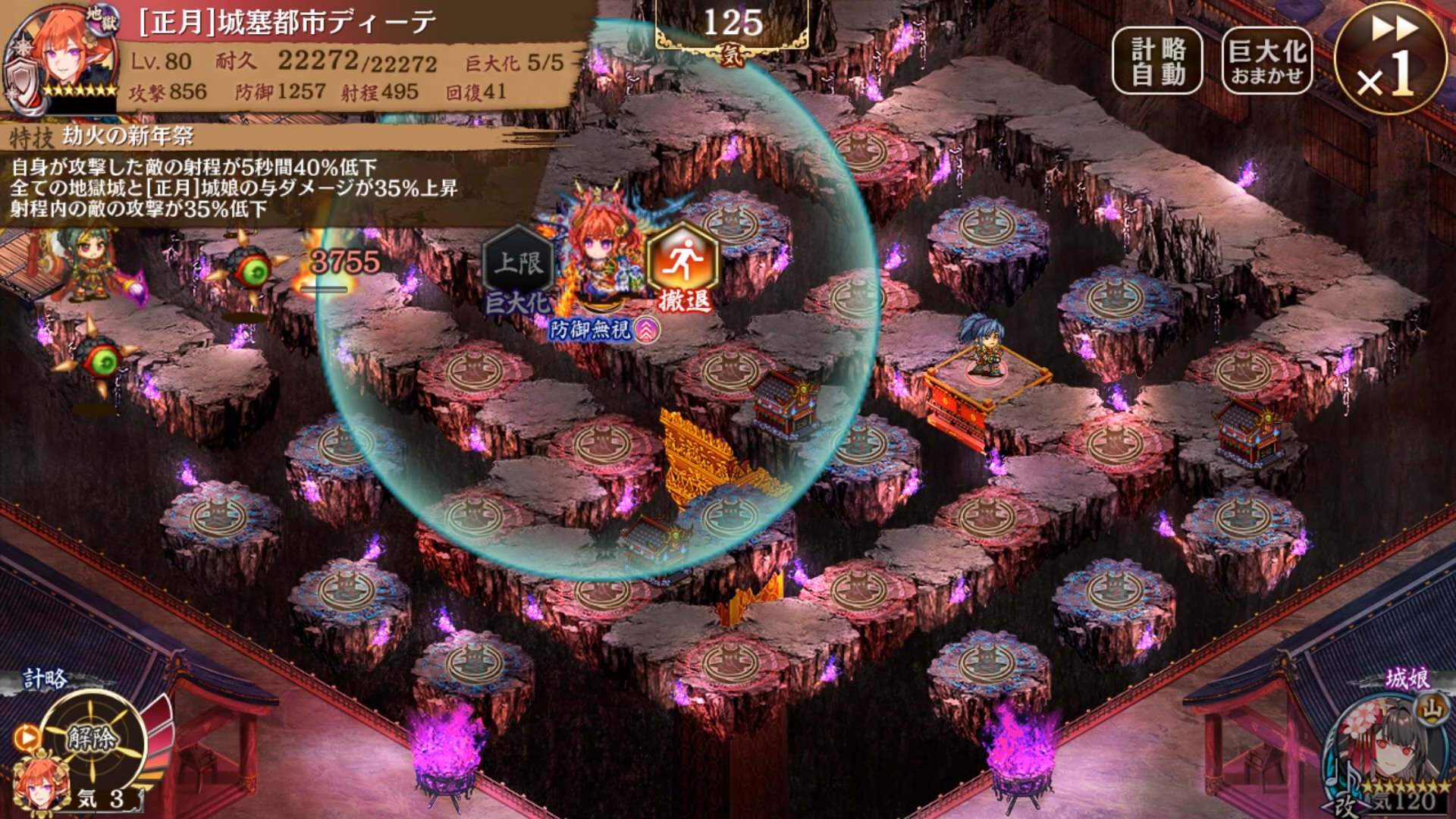Change the ×1 game speed
Image resolution: width=1456 pixels, height=819 pixels.
(1391, 58)
